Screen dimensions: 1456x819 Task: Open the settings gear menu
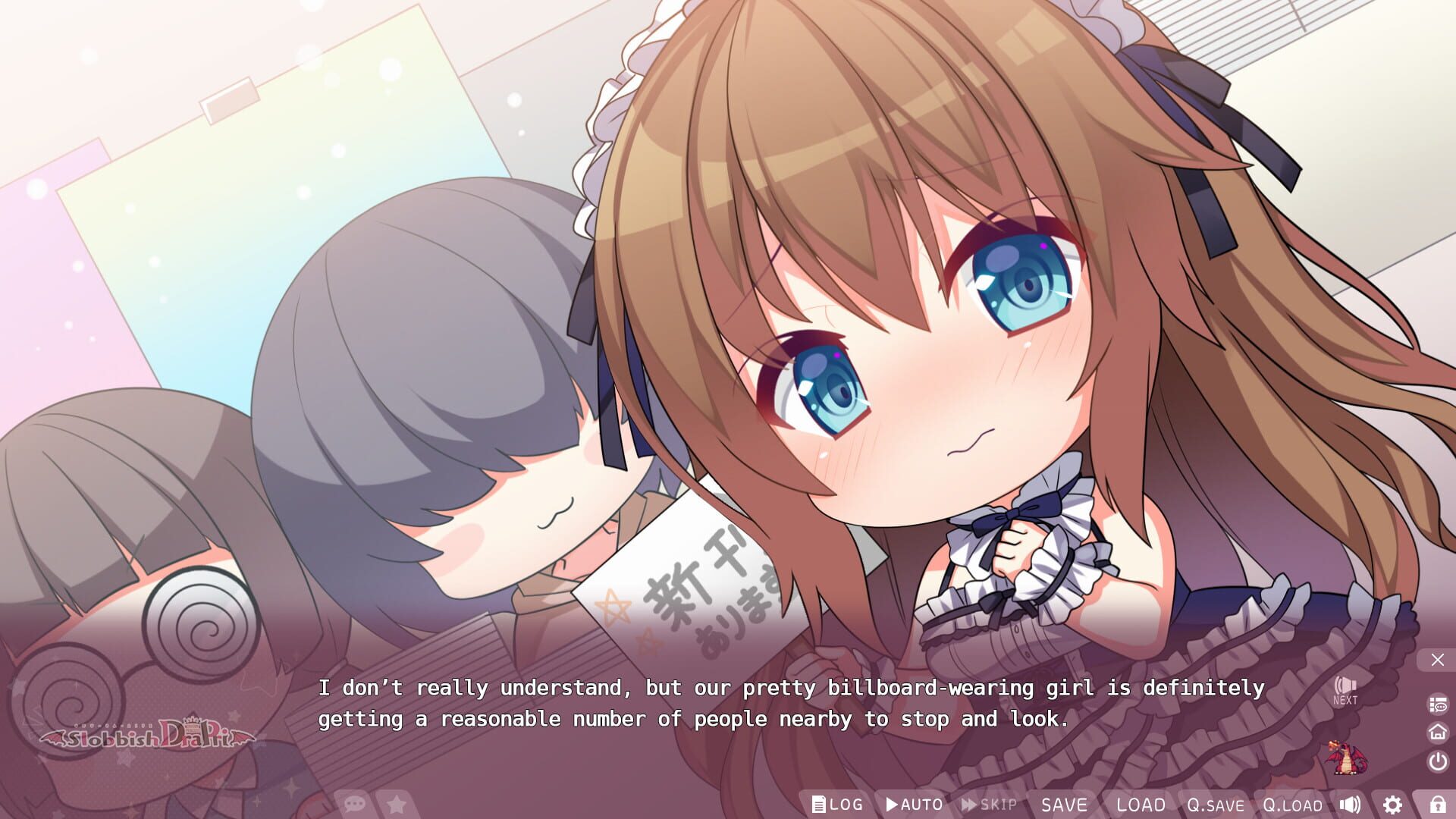coord(1391,805)
